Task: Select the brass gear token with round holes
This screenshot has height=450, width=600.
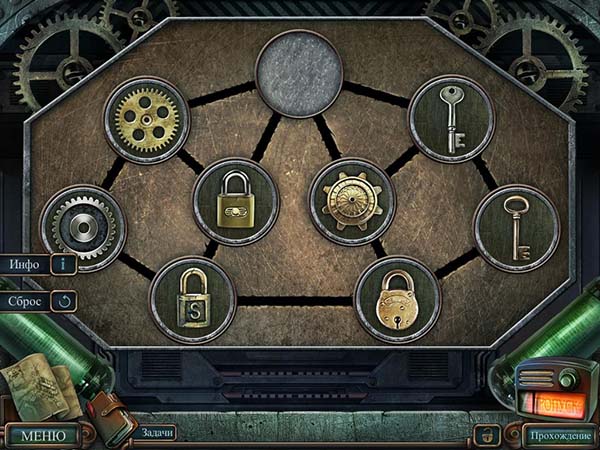Action: (147, 119)
